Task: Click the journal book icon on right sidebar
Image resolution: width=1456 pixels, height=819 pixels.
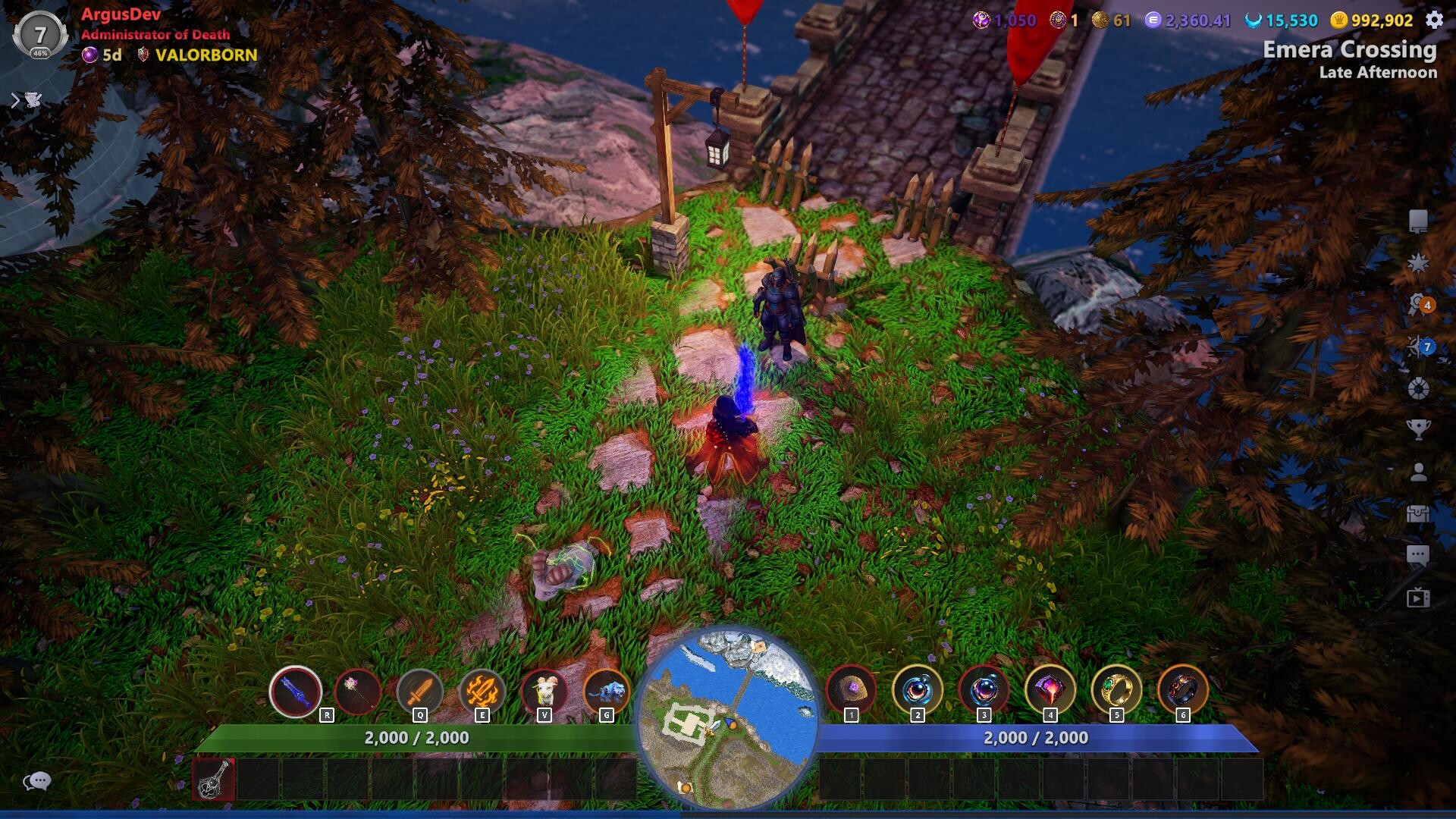Action: pos(1419,221)
